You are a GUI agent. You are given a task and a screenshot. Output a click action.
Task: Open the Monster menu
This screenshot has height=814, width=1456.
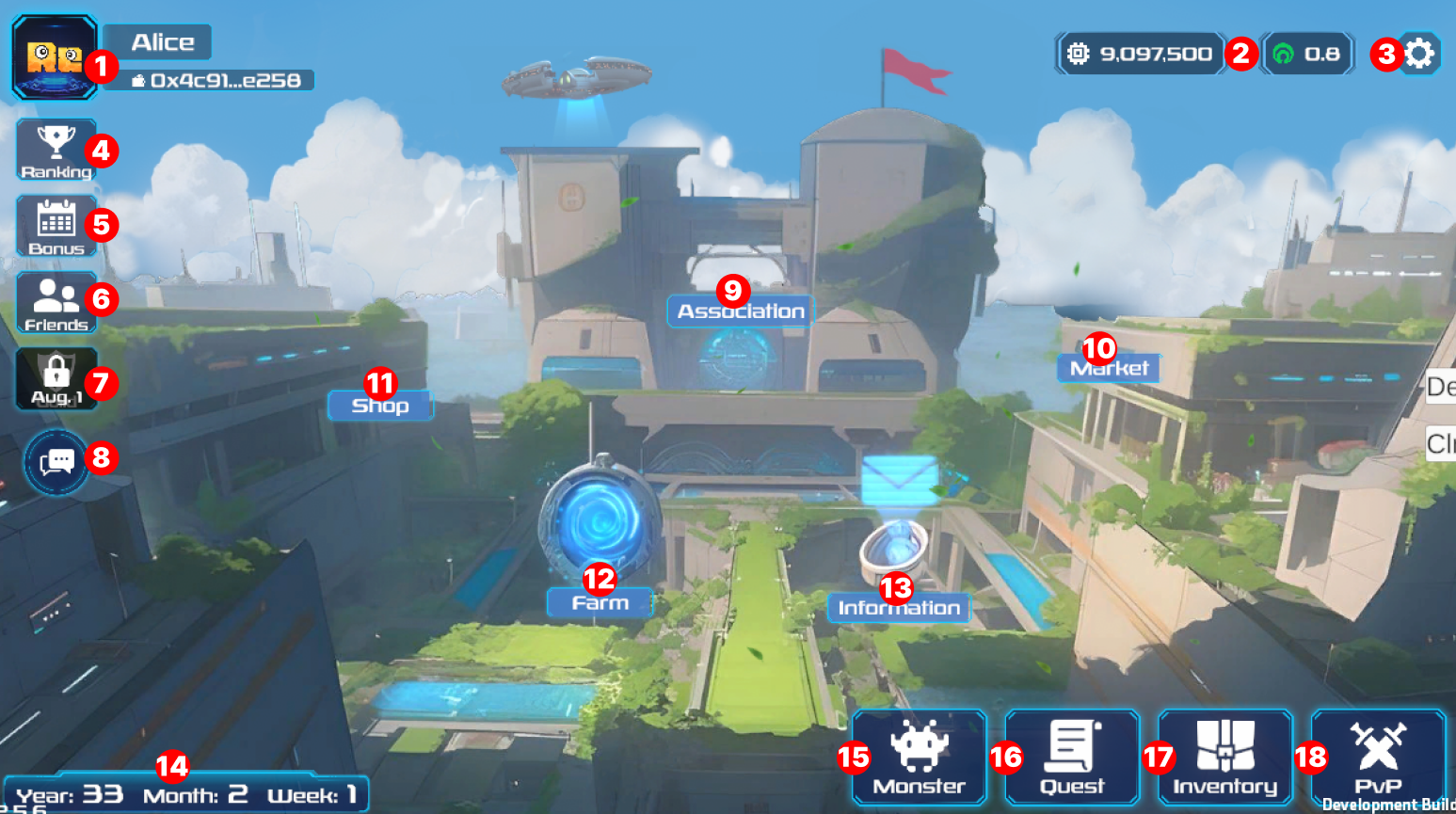pyautogui.click(x=919, y=758)
